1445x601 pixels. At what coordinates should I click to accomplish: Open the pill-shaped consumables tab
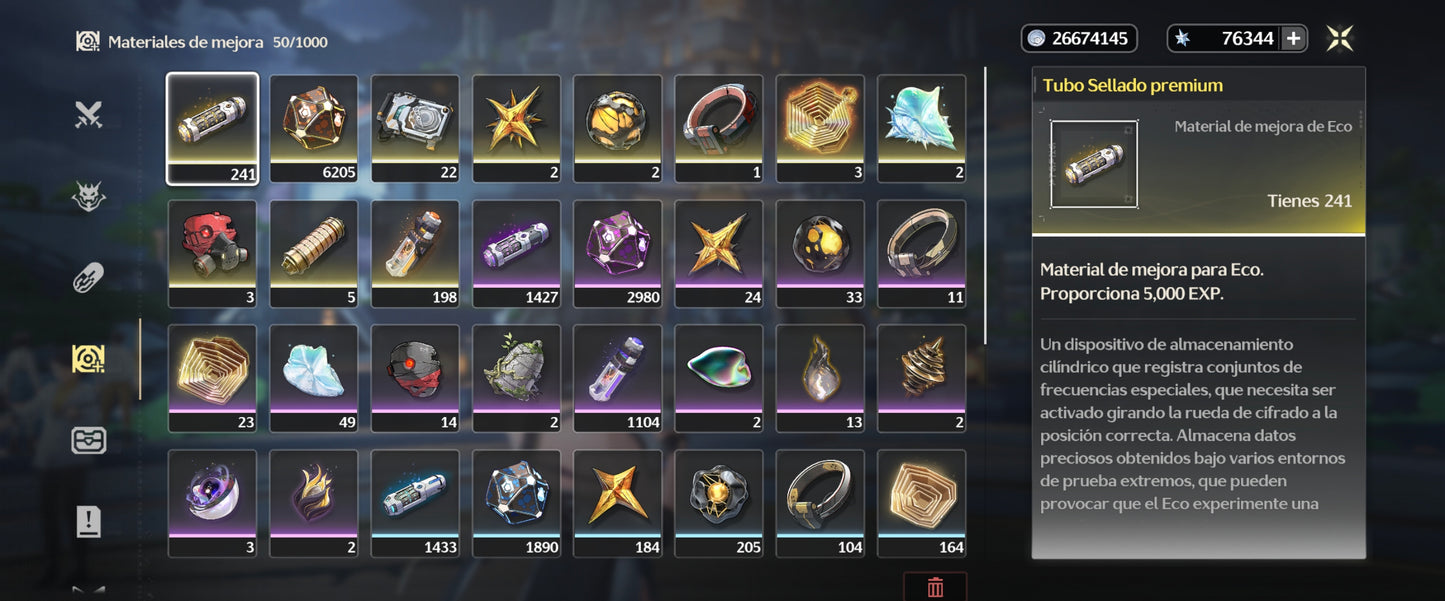pyautogui.click(x=89, y=278)
